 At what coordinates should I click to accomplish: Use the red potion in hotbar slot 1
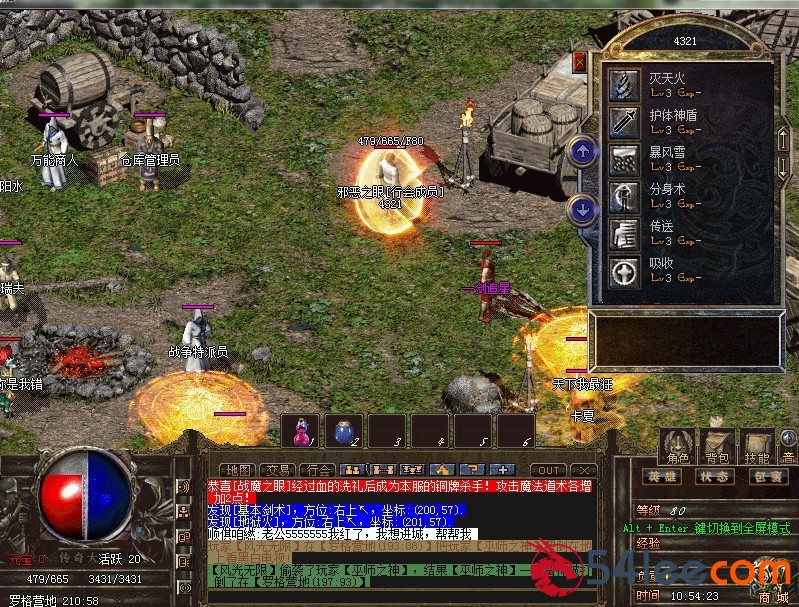(x=300, y=431)
